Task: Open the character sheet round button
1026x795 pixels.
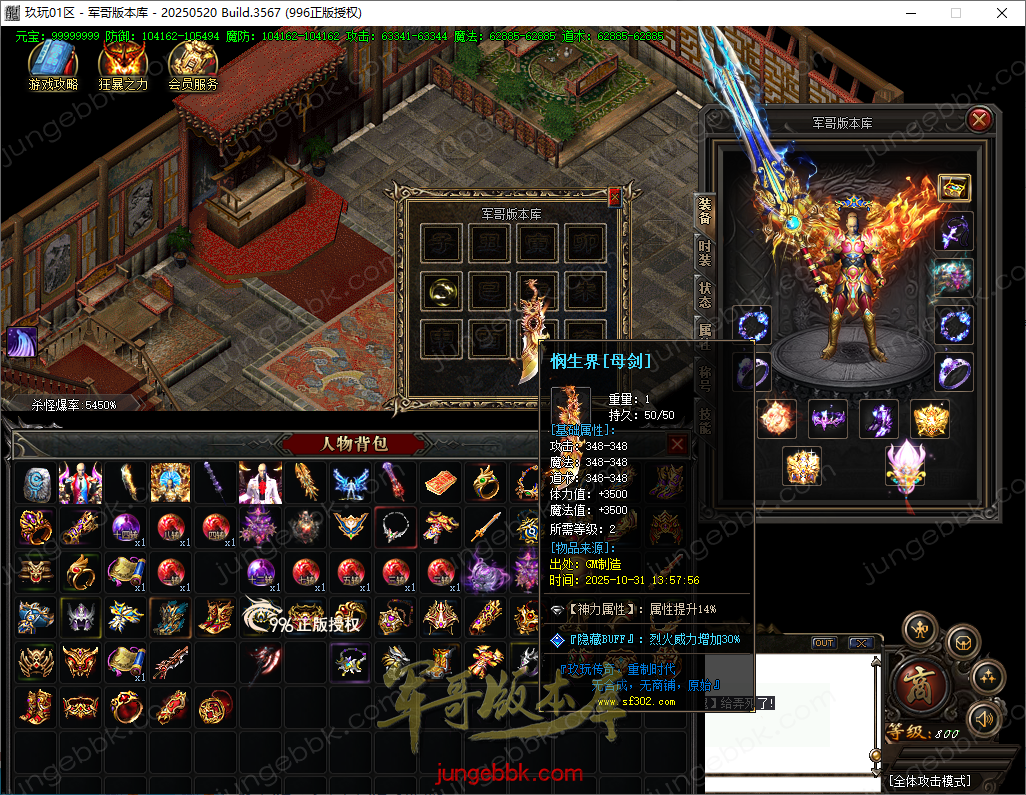Action: point(920,628)
